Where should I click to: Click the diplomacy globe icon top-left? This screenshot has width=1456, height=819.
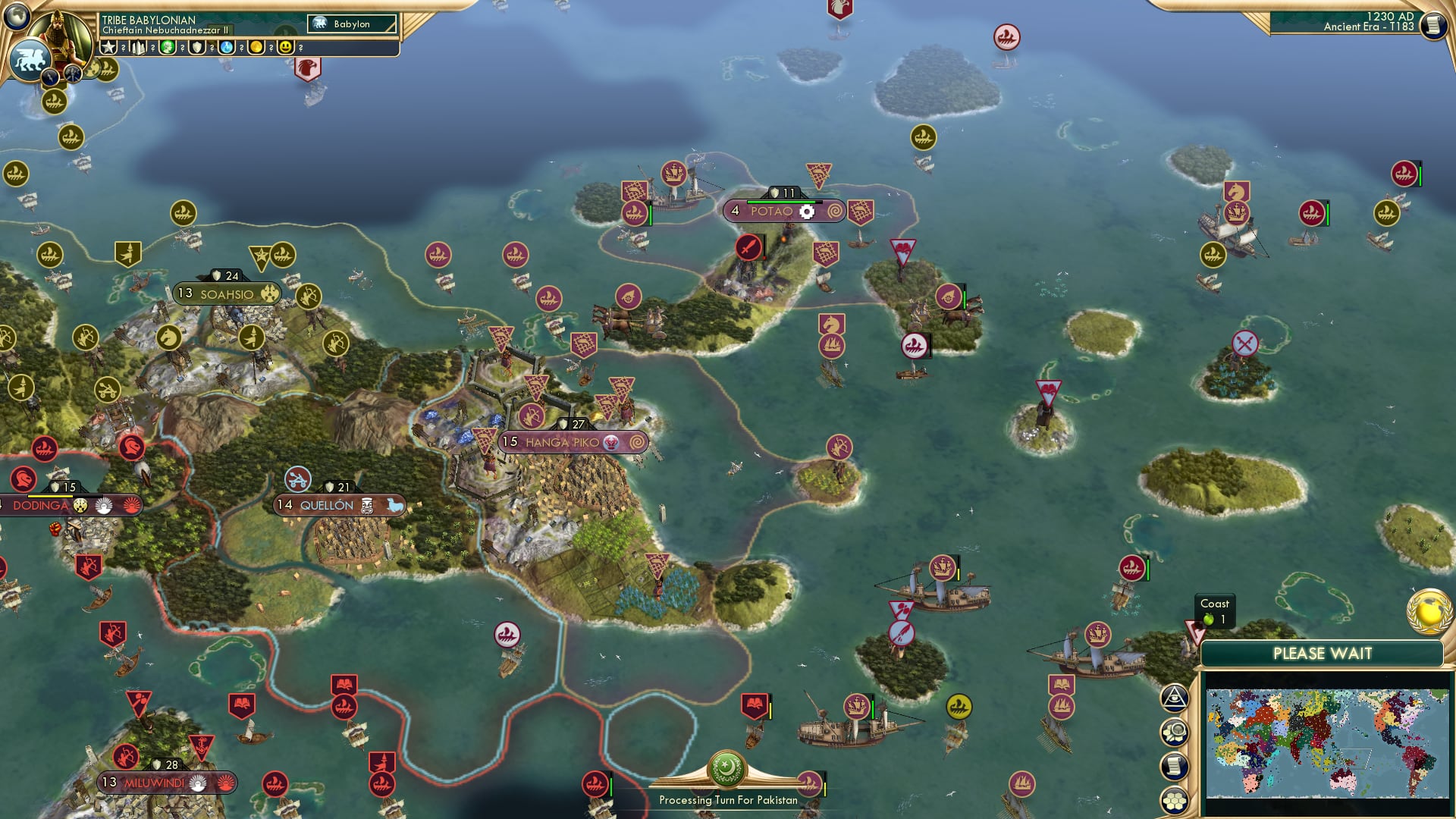pyautogui.click(x=17, y=17)
